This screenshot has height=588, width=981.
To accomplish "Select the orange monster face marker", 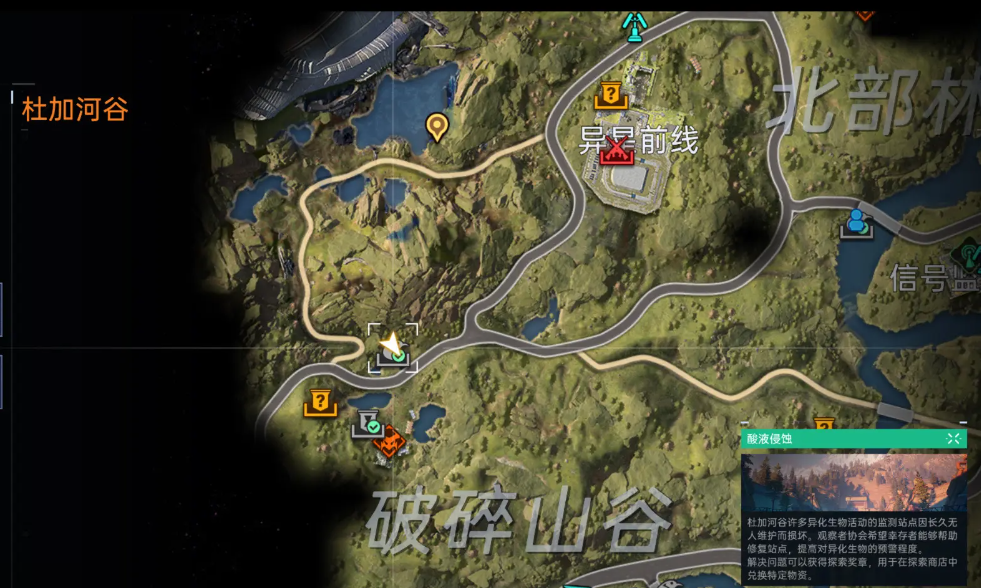I will pyautogui.click(x=391, y=440).
